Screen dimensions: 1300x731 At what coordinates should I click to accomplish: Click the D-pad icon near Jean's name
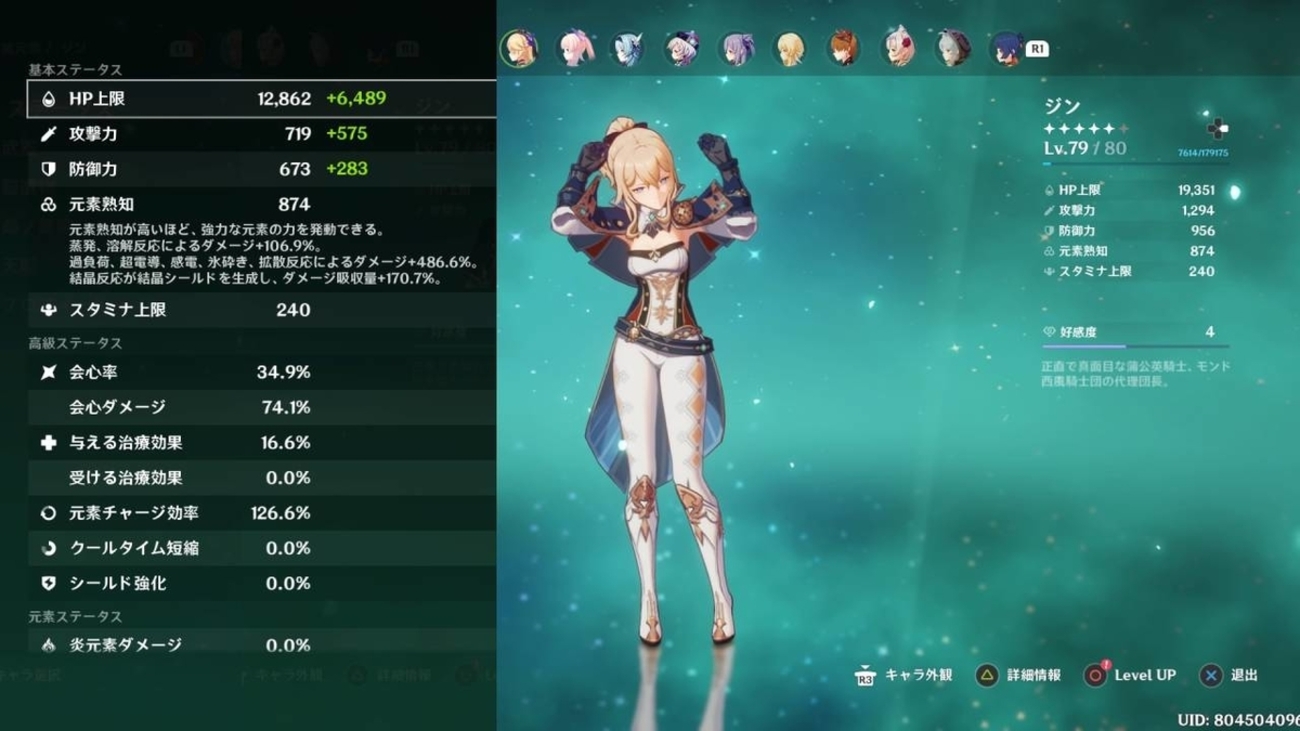(x=1216, y=128)
